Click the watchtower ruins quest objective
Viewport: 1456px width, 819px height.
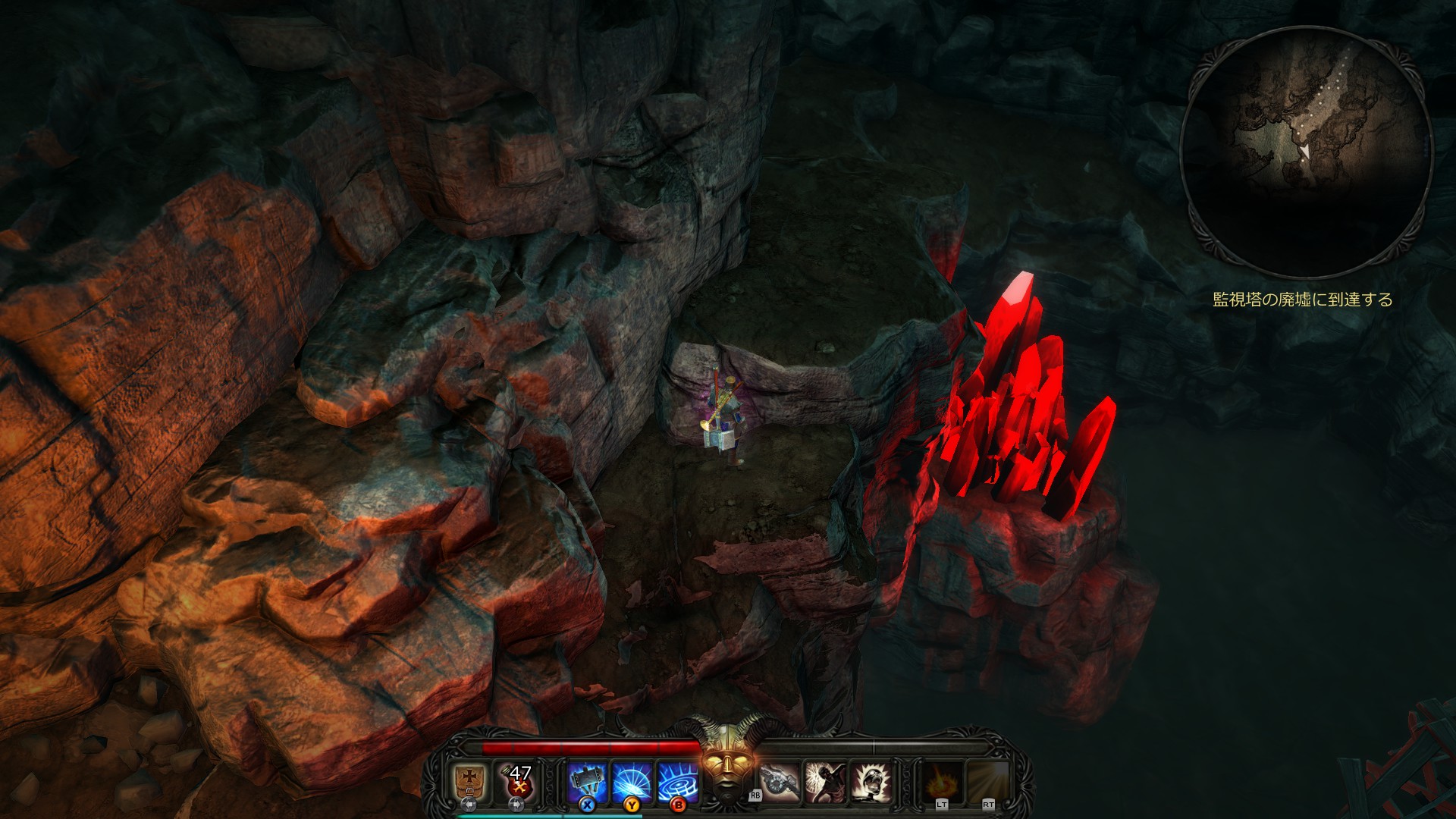(1303, 300)
